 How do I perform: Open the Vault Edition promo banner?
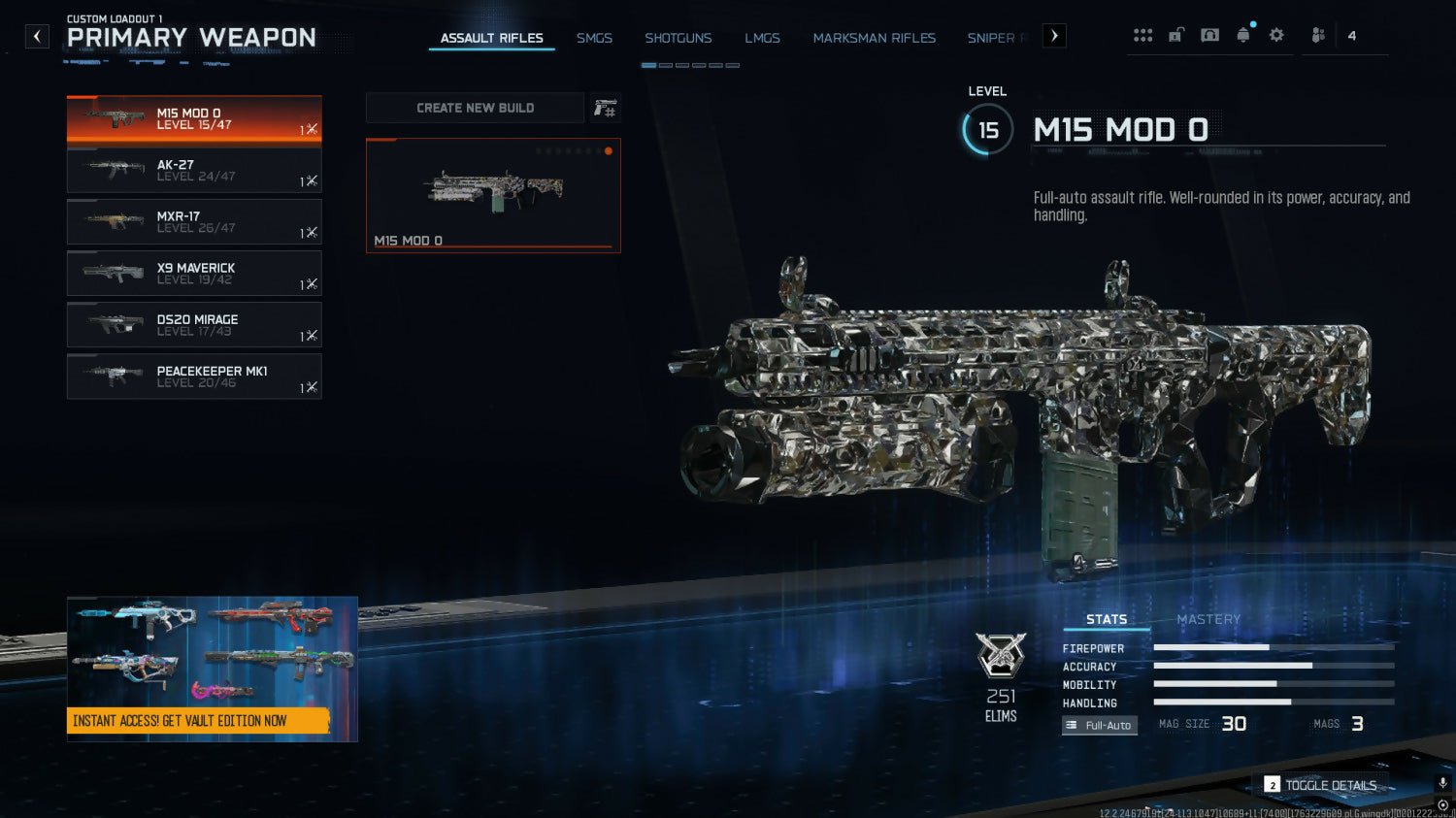[x=212, y=669]
